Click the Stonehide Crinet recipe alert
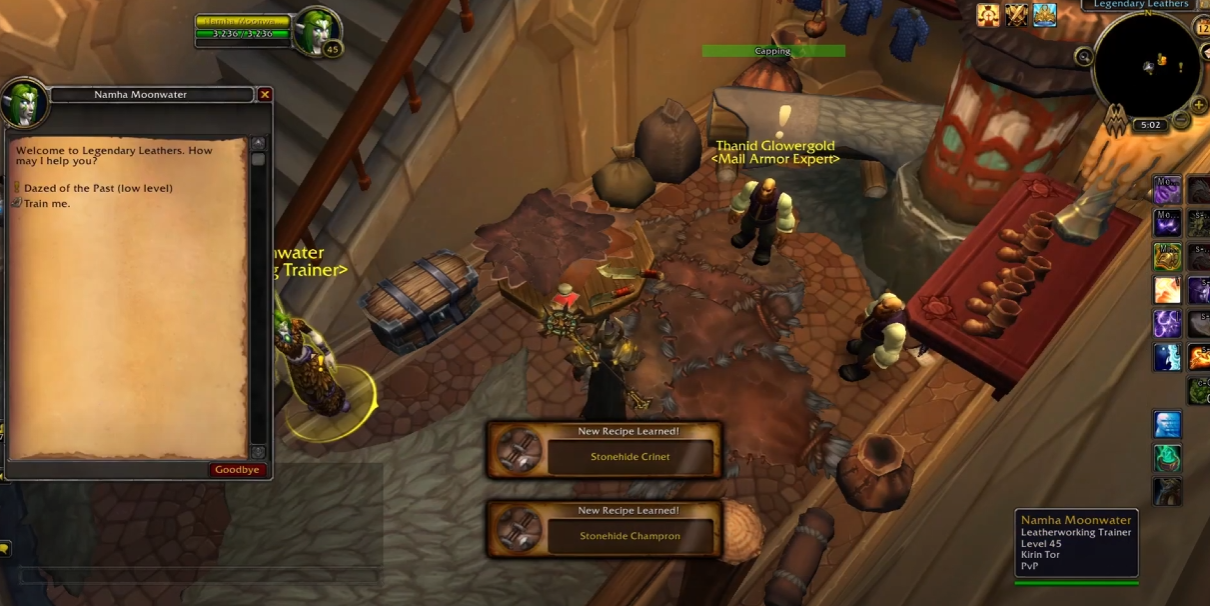Viewport: 1210px width, 606px height. pyautogui.click(x=604, y=449)
